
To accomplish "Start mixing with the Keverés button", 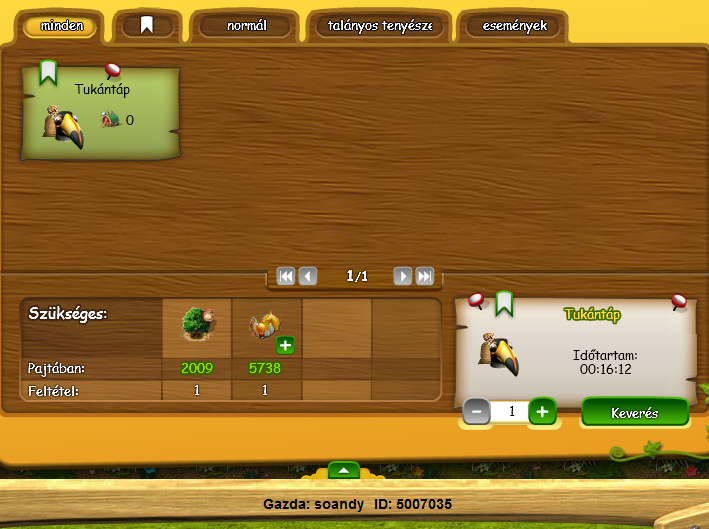I will [635, 412].
